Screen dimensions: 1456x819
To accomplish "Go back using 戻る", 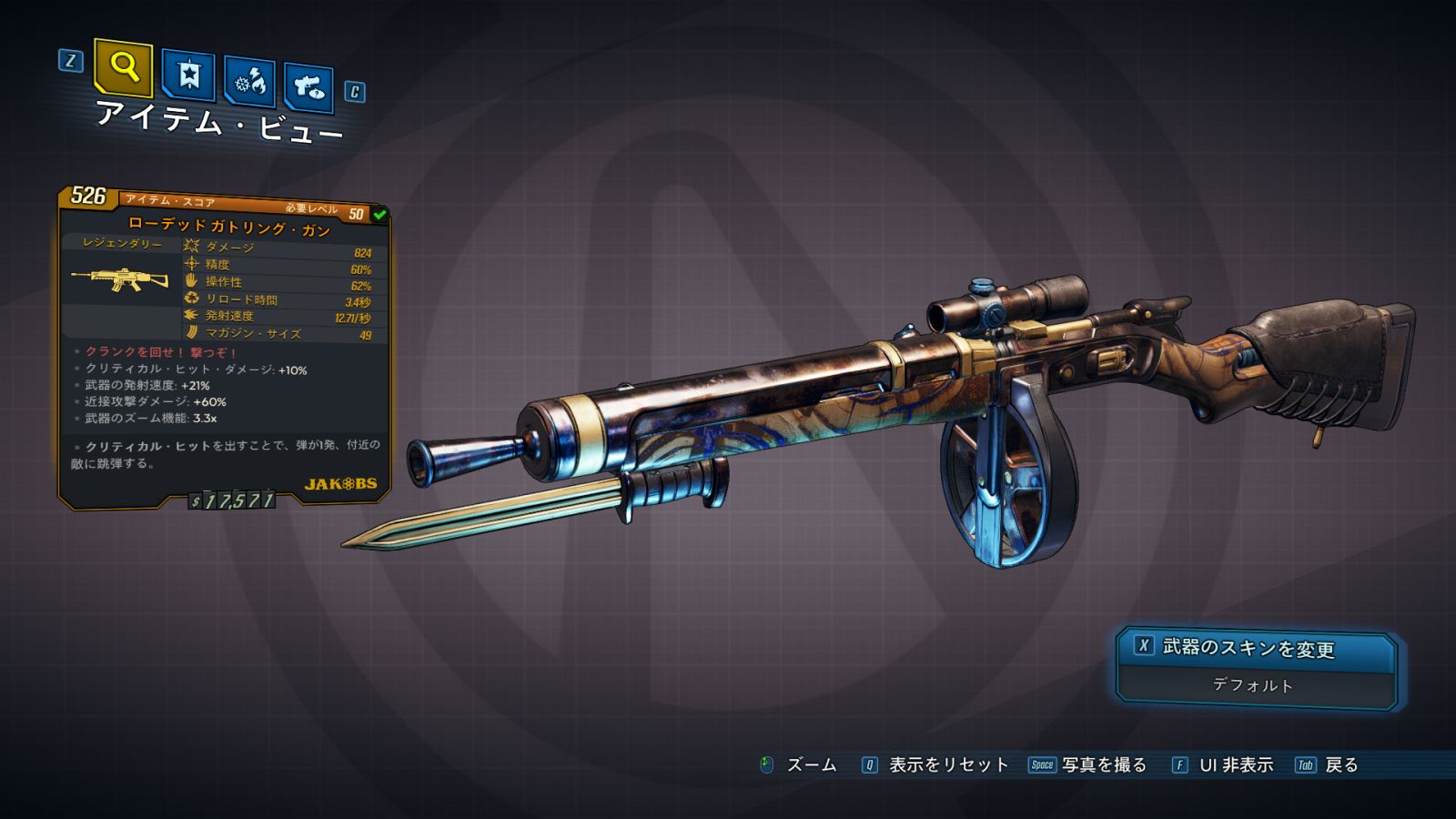I will pos(1340,765).
